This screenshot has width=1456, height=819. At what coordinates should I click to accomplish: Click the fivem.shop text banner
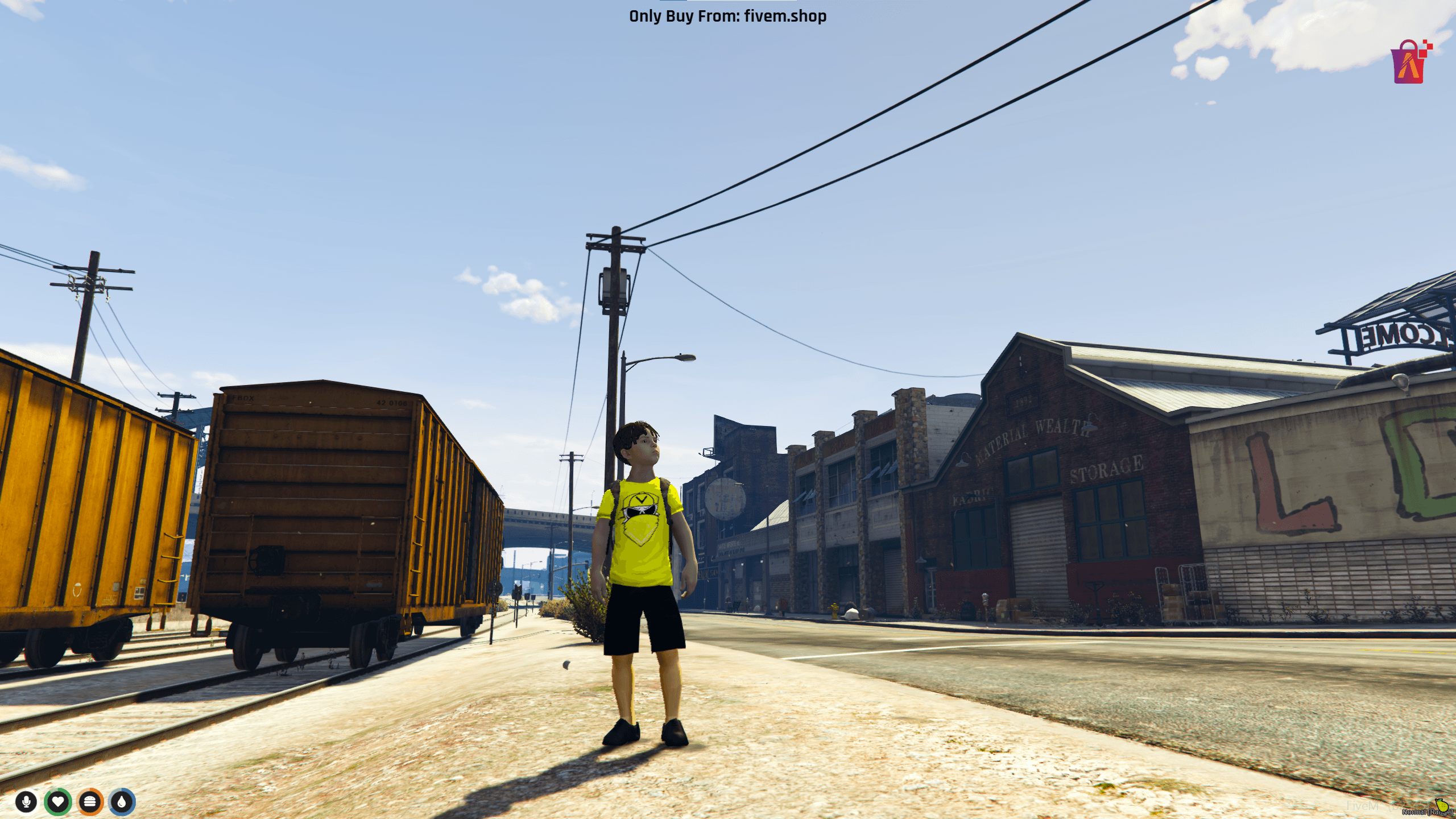tap(727, 16)
